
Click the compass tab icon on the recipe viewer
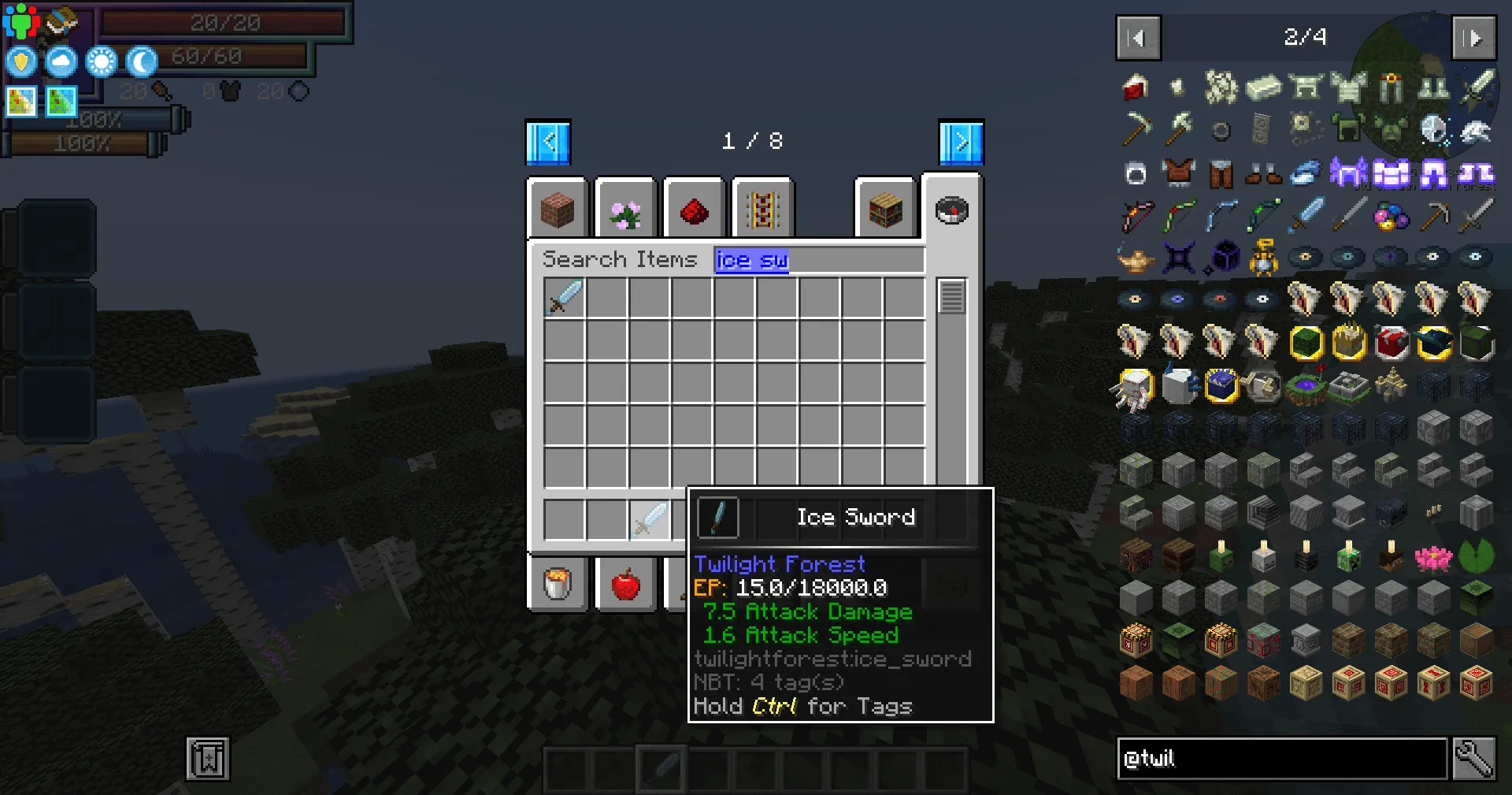[x=952, y=210]
